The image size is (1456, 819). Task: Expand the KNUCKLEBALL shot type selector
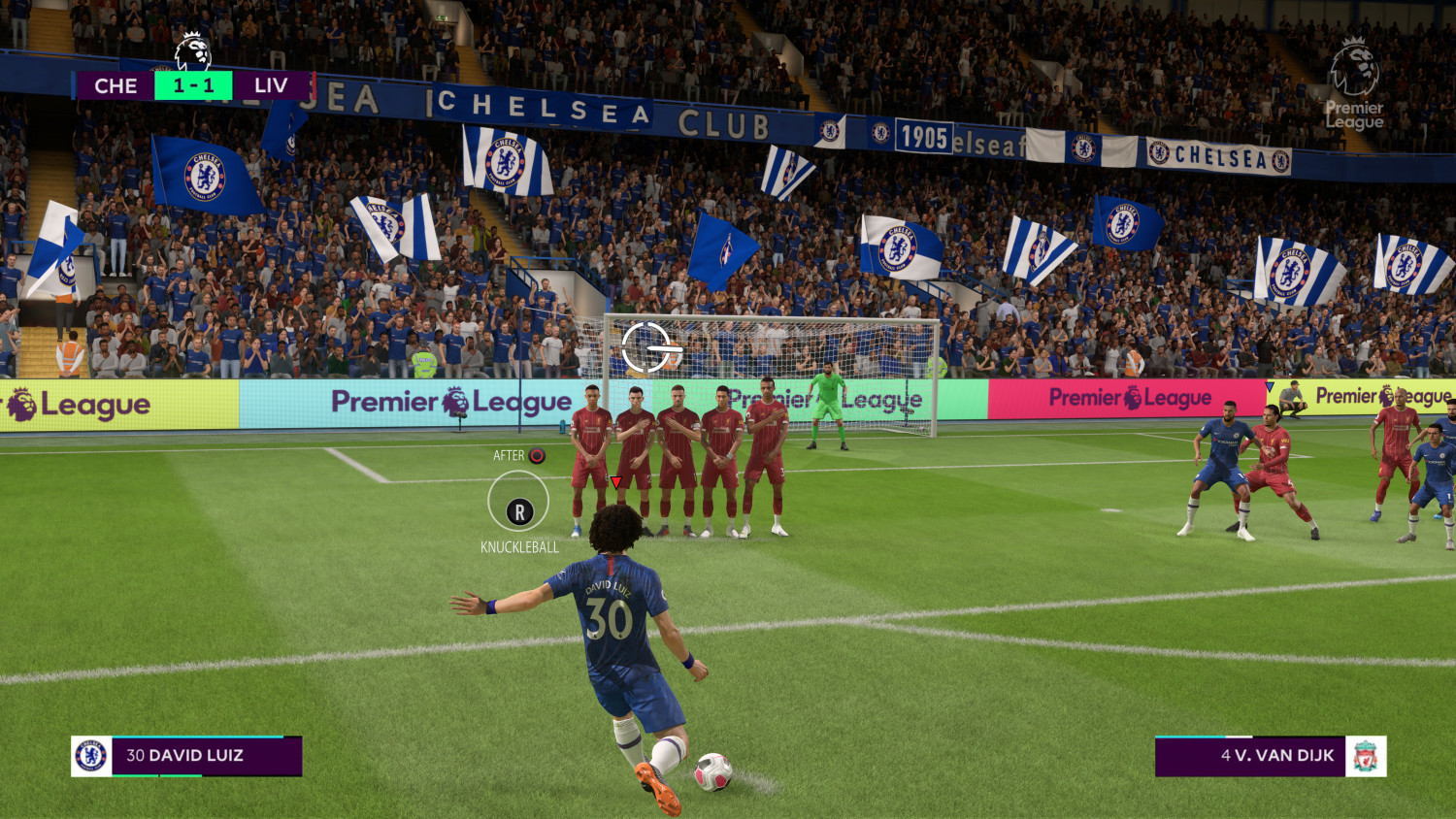tap(520, 546)
